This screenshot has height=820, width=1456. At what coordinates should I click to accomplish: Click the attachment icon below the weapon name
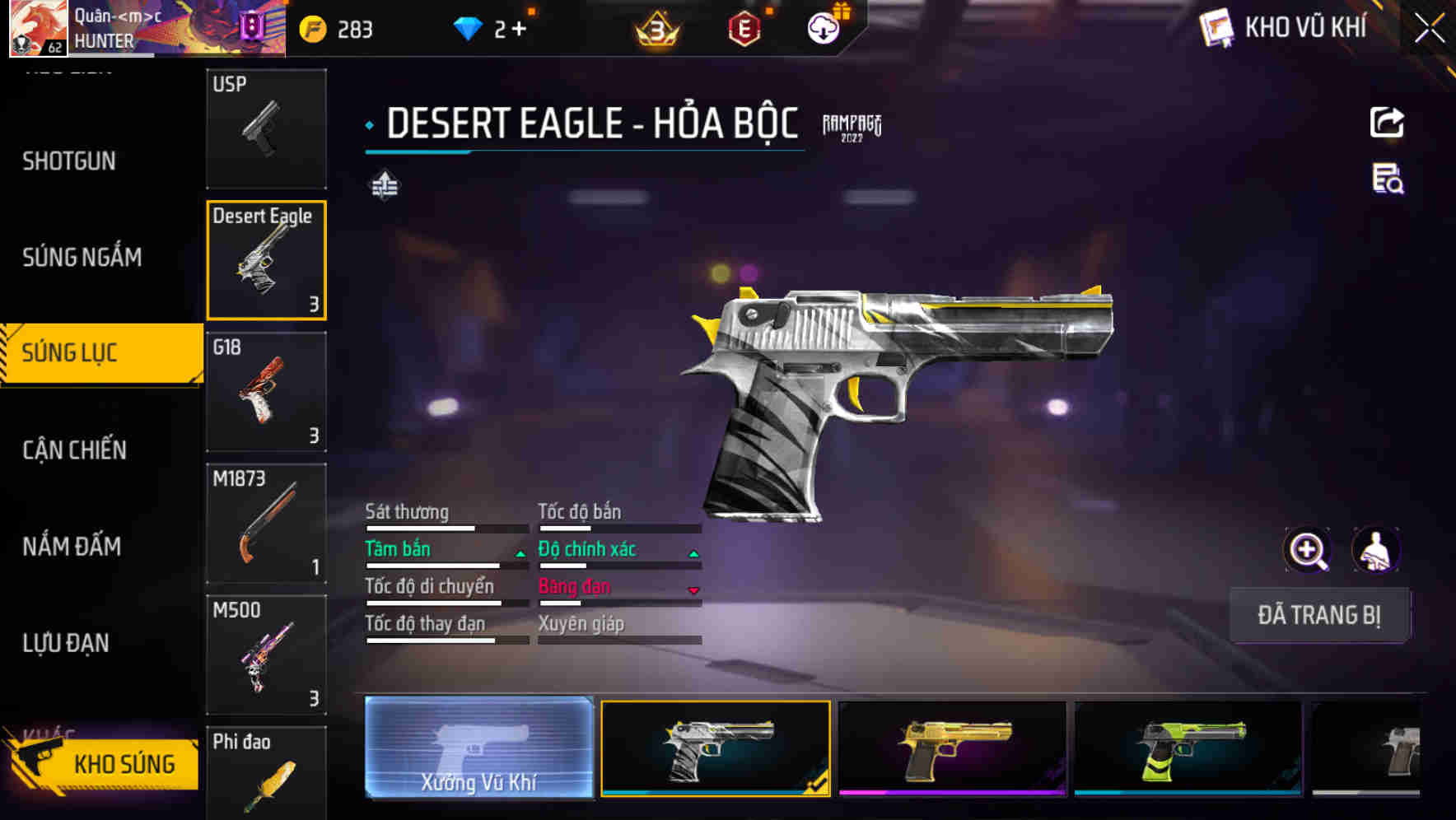click(385, 186)
